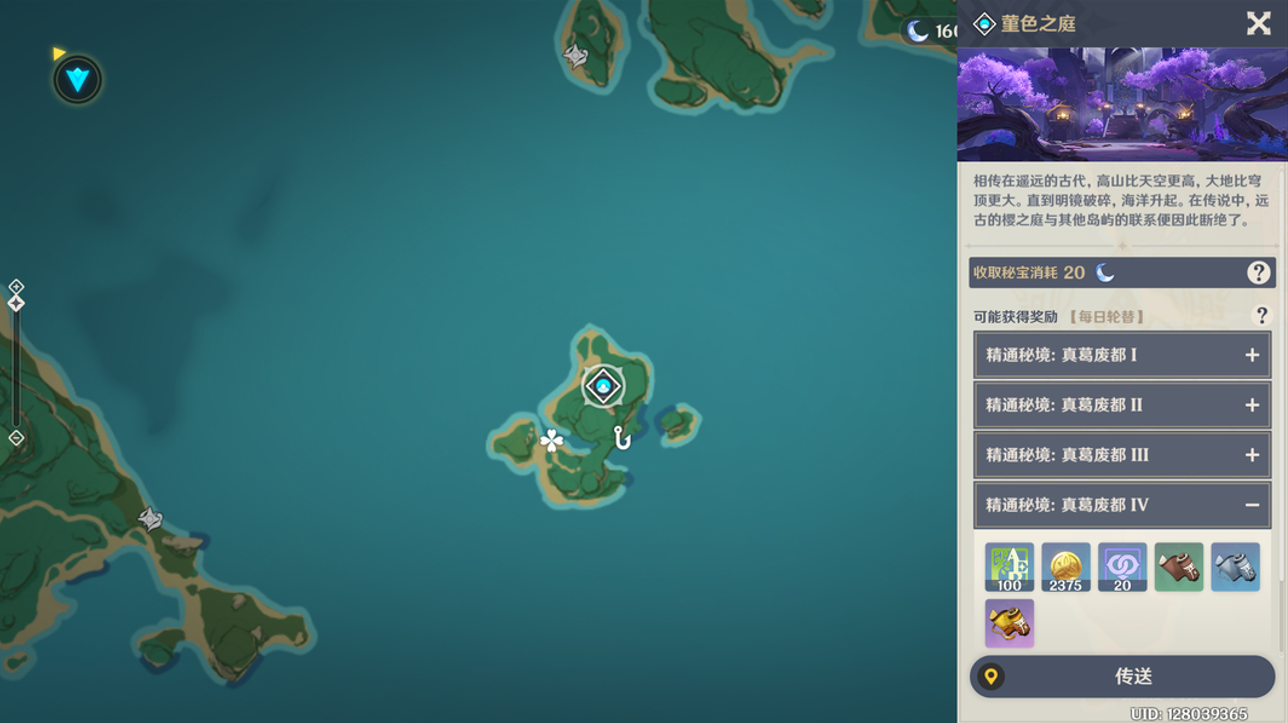Click the blue triangle icon with yellow flag

click(x=77, y=79)
